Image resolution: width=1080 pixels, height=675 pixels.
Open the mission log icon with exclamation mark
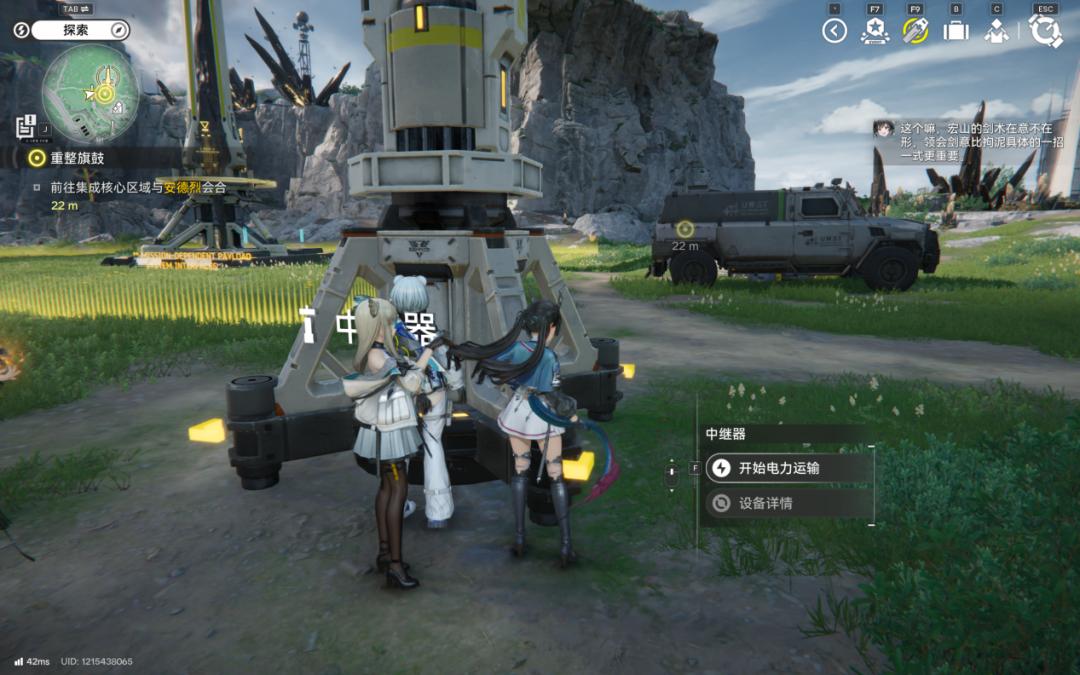(x=26, y=126)
